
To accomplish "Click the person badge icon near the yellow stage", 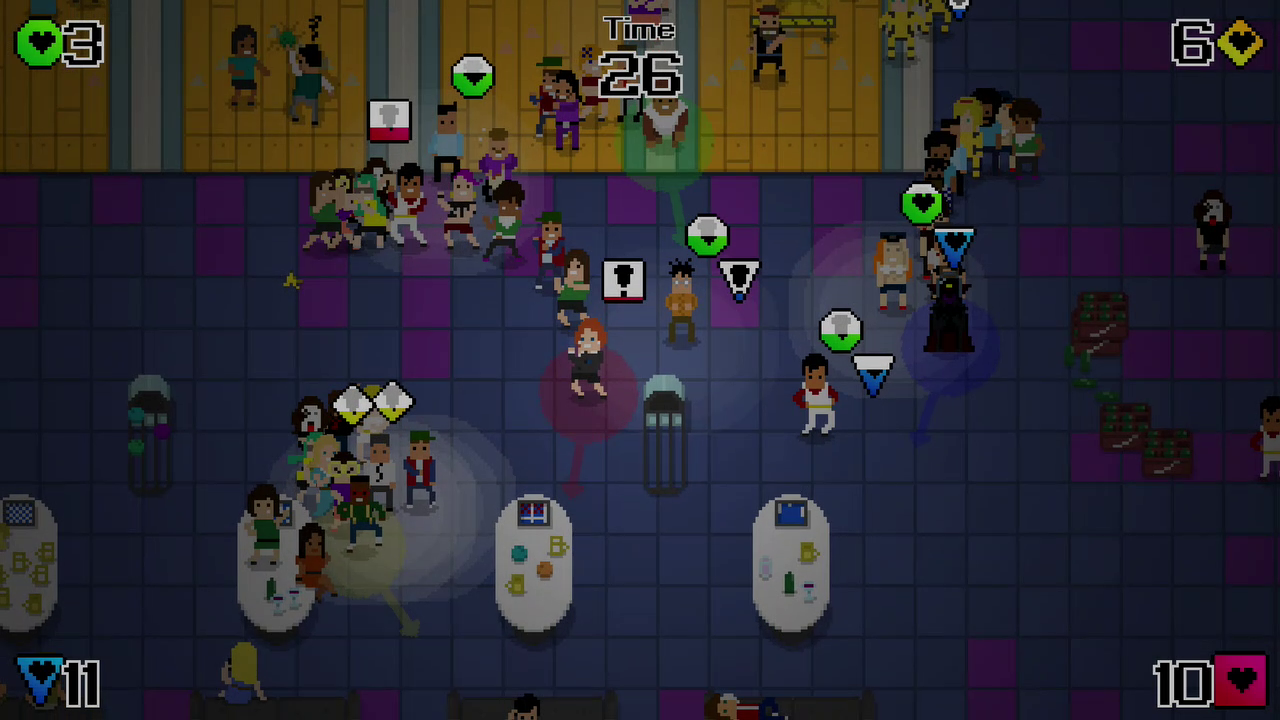I will (x=389, y=120).
